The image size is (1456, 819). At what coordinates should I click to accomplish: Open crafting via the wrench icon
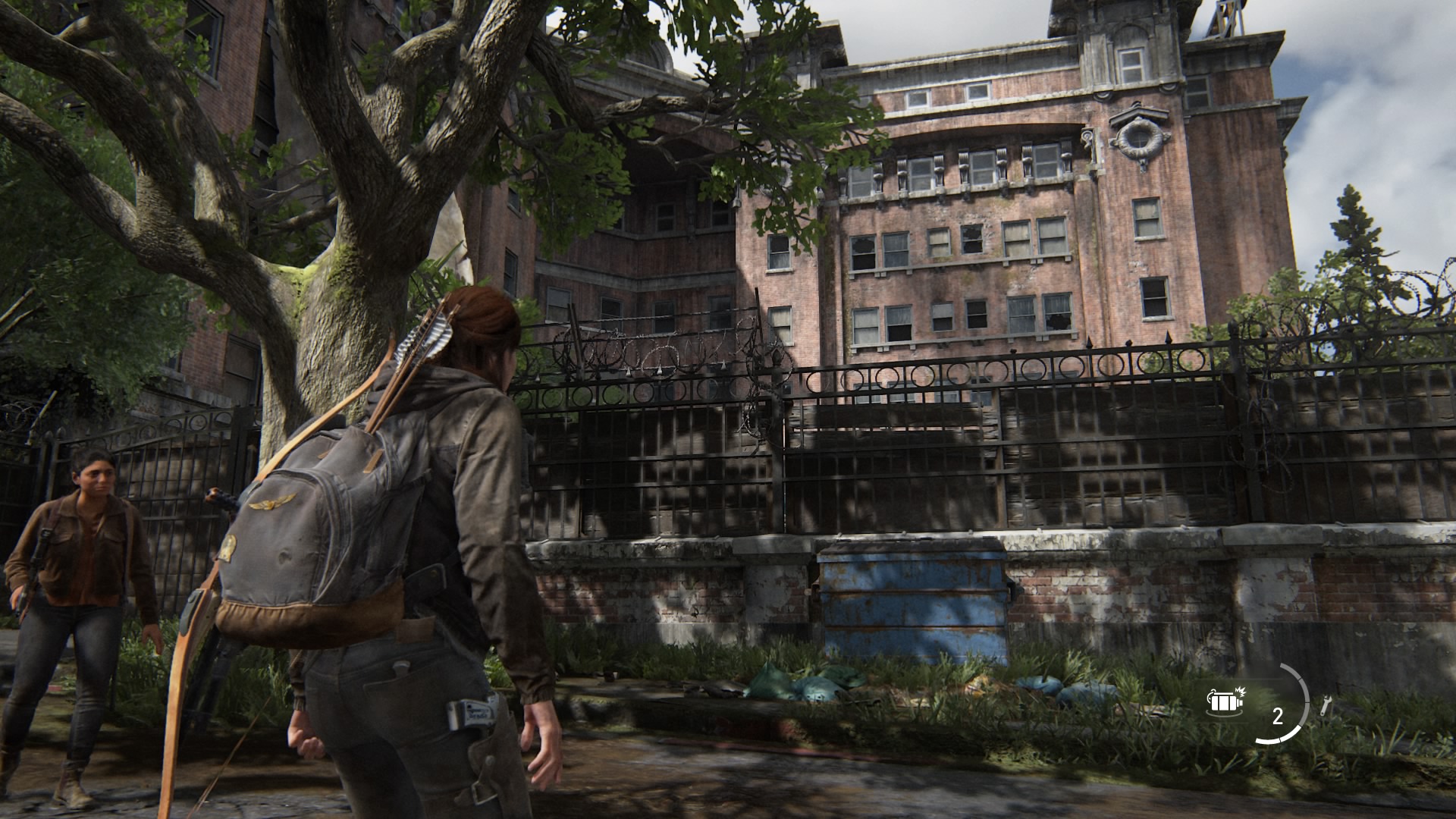1325,707
